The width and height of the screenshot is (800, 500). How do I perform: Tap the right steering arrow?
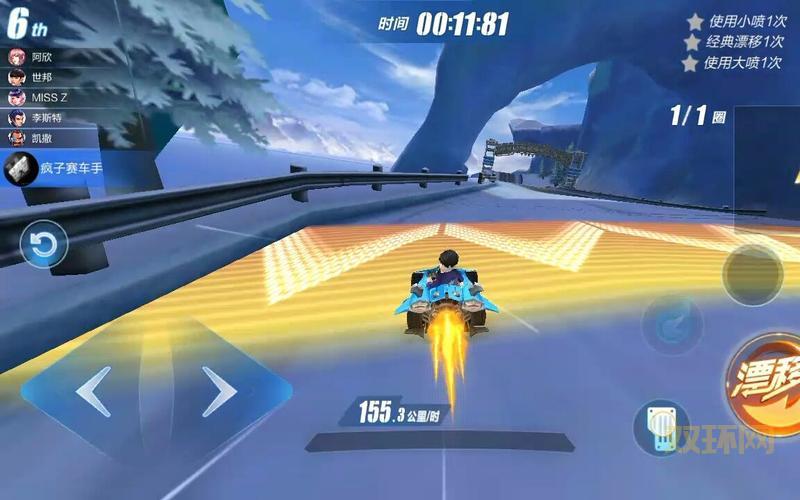pyautogui.click(x=219, y=391)
